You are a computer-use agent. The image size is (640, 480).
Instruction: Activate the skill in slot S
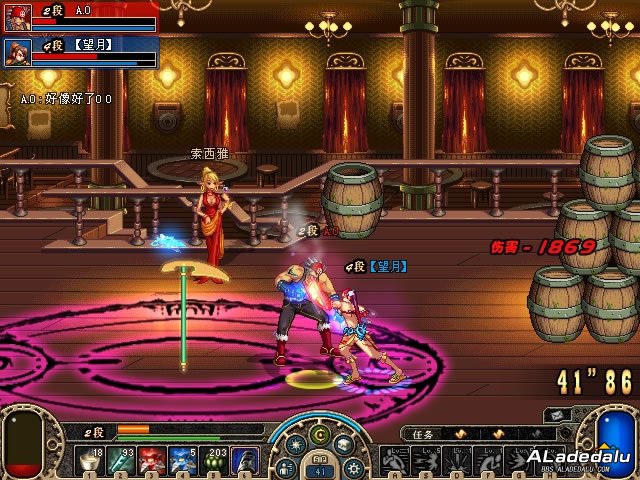[x=425, y=461]
